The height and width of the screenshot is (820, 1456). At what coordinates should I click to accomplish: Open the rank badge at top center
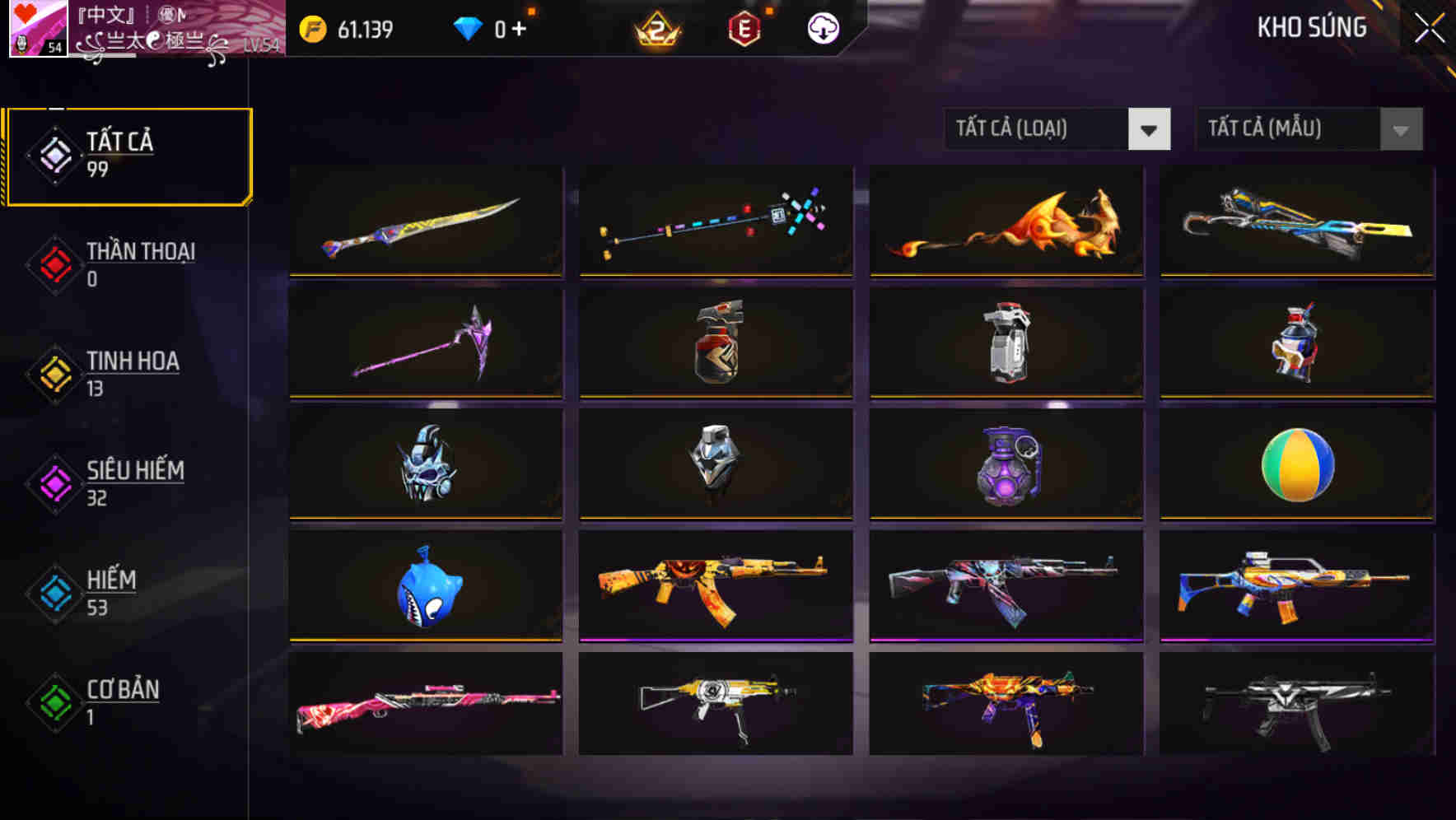pos(659,27)
